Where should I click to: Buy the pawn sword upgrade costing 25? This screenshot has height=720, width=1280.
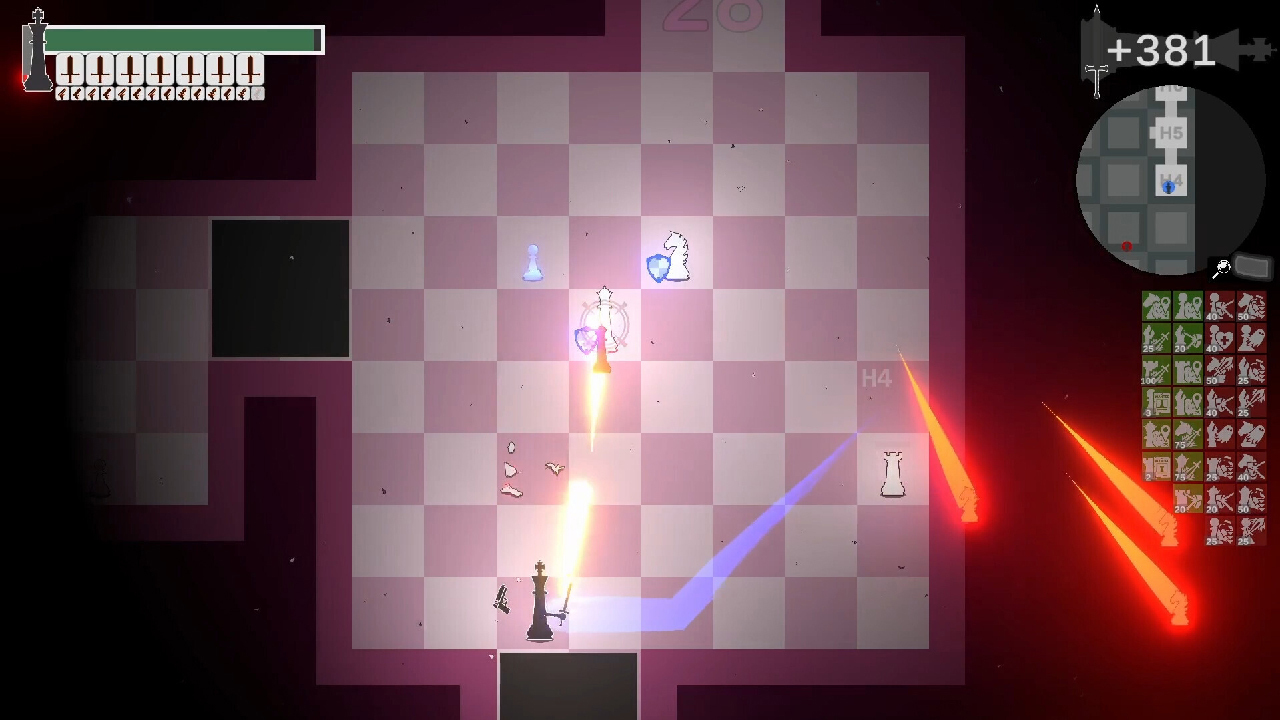pyautogui.click(x=1155, y=339)
